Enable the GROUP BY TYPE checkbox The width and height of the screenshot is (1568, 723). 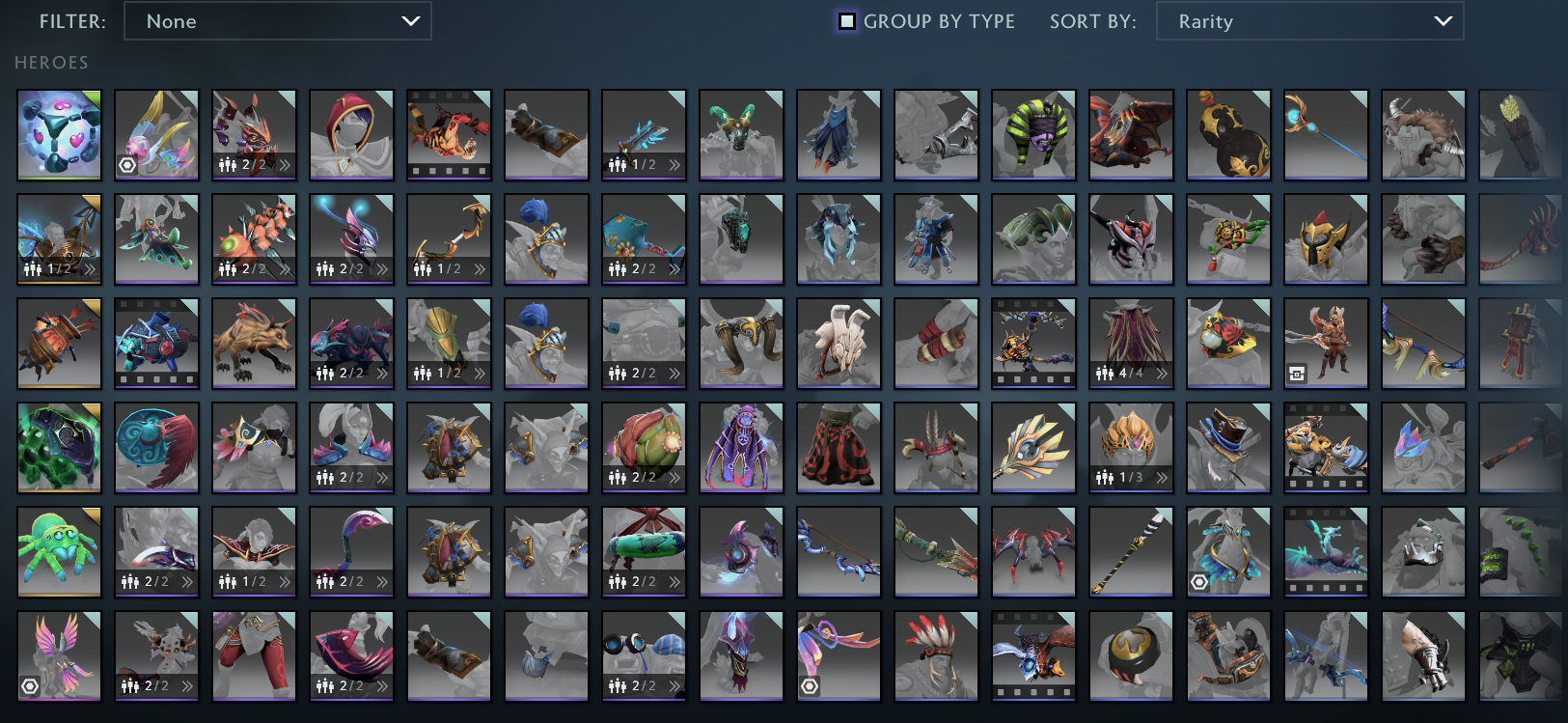[846, 20]
